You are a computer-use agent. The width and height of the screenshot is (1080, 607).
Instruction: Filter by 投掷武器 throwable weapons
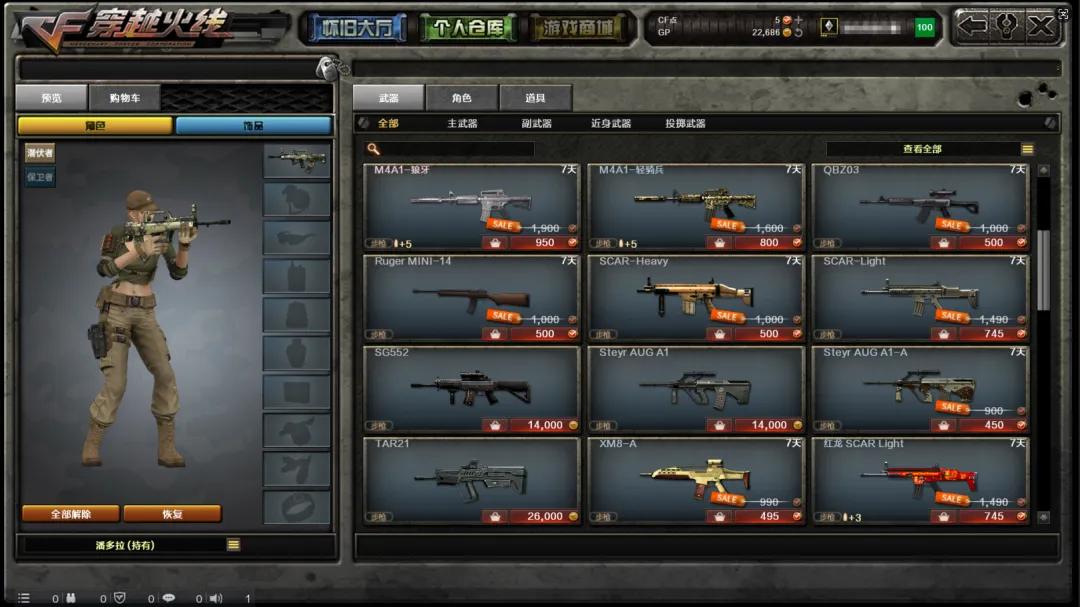(x=685, y=124)
